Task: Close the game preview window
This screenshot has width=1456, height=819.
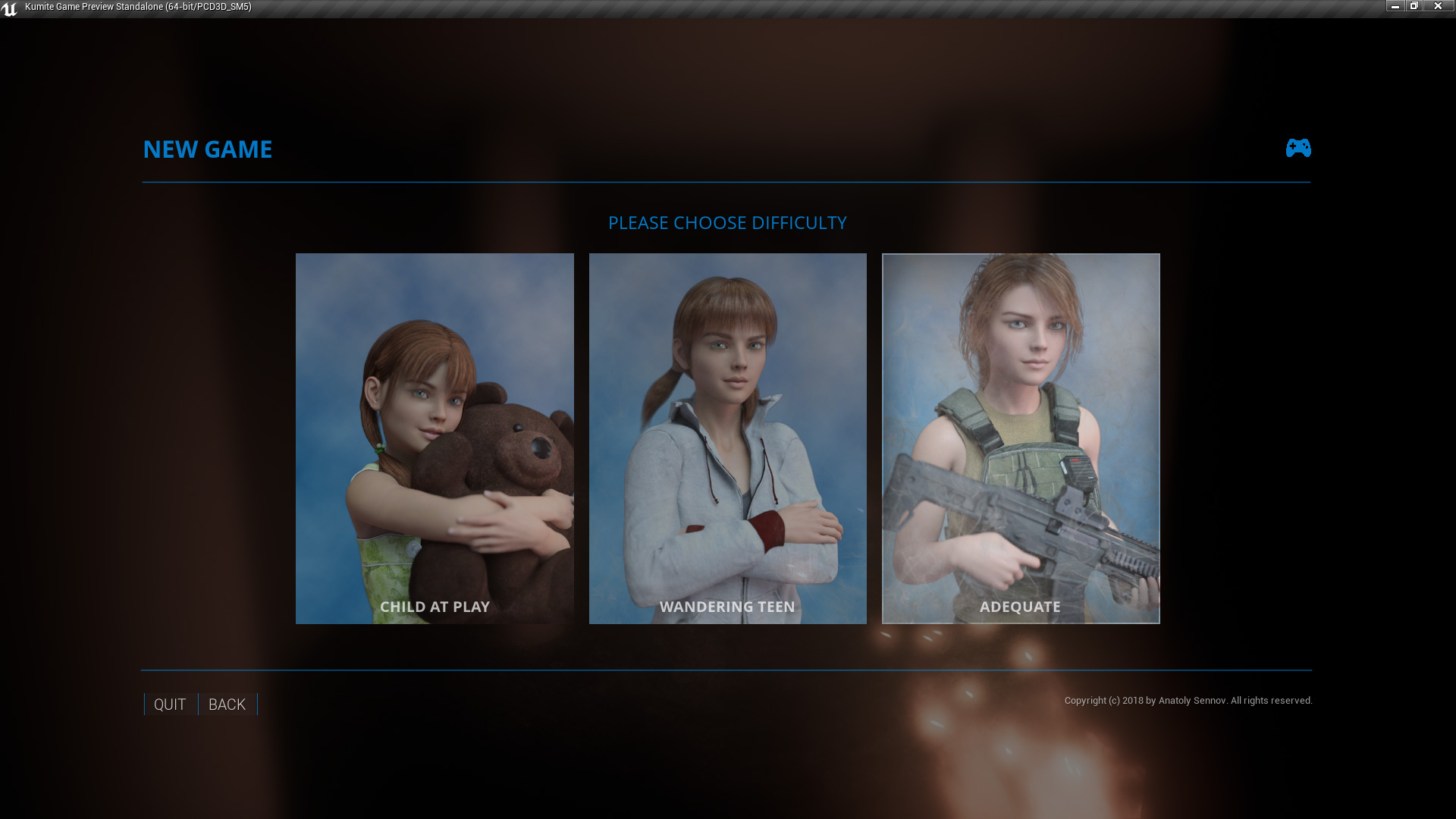Action: click(x=1438, y=6)
